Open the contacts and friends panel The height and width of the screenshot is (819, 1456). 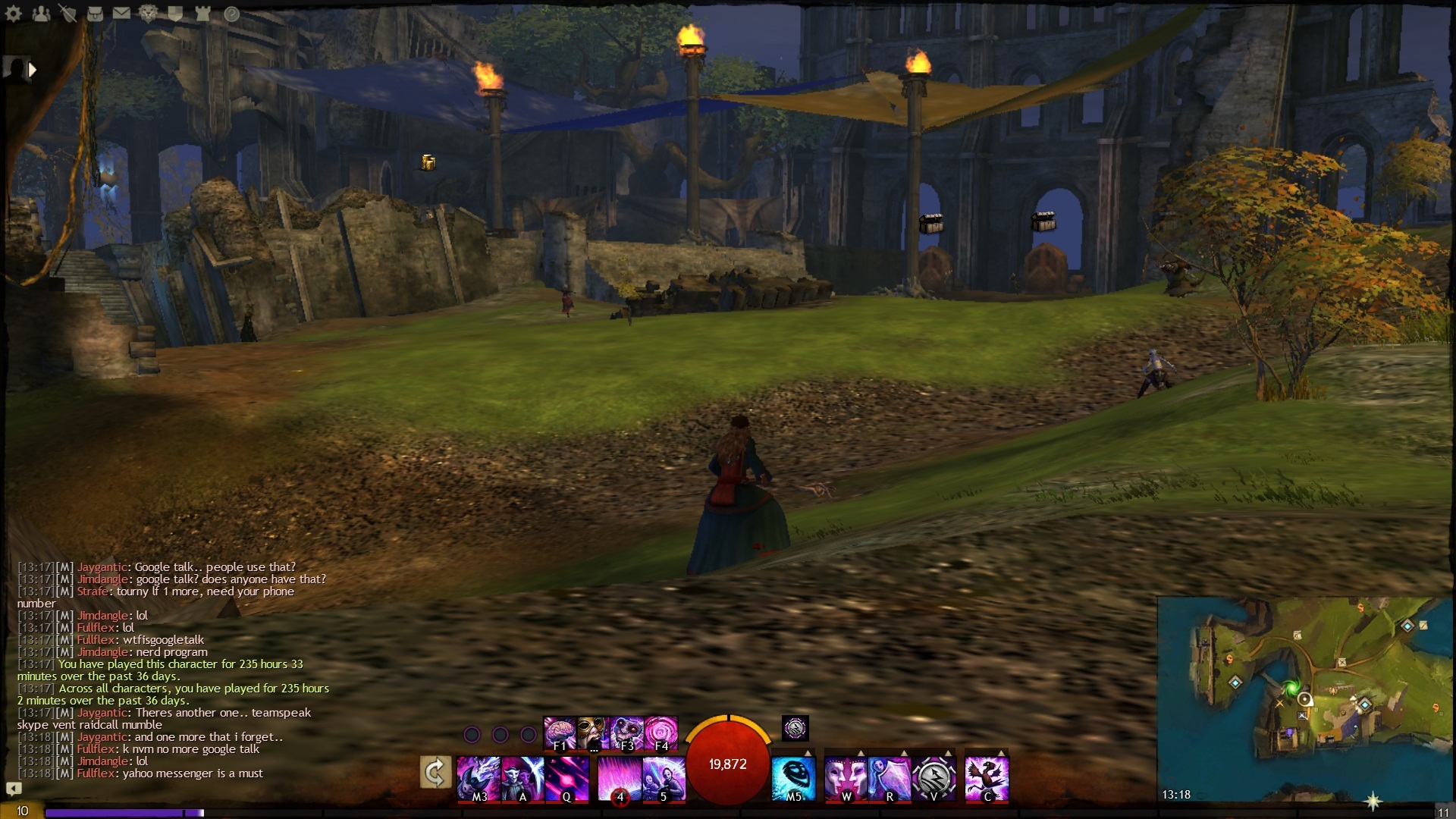pyautogui.click(x=41, y=14)
